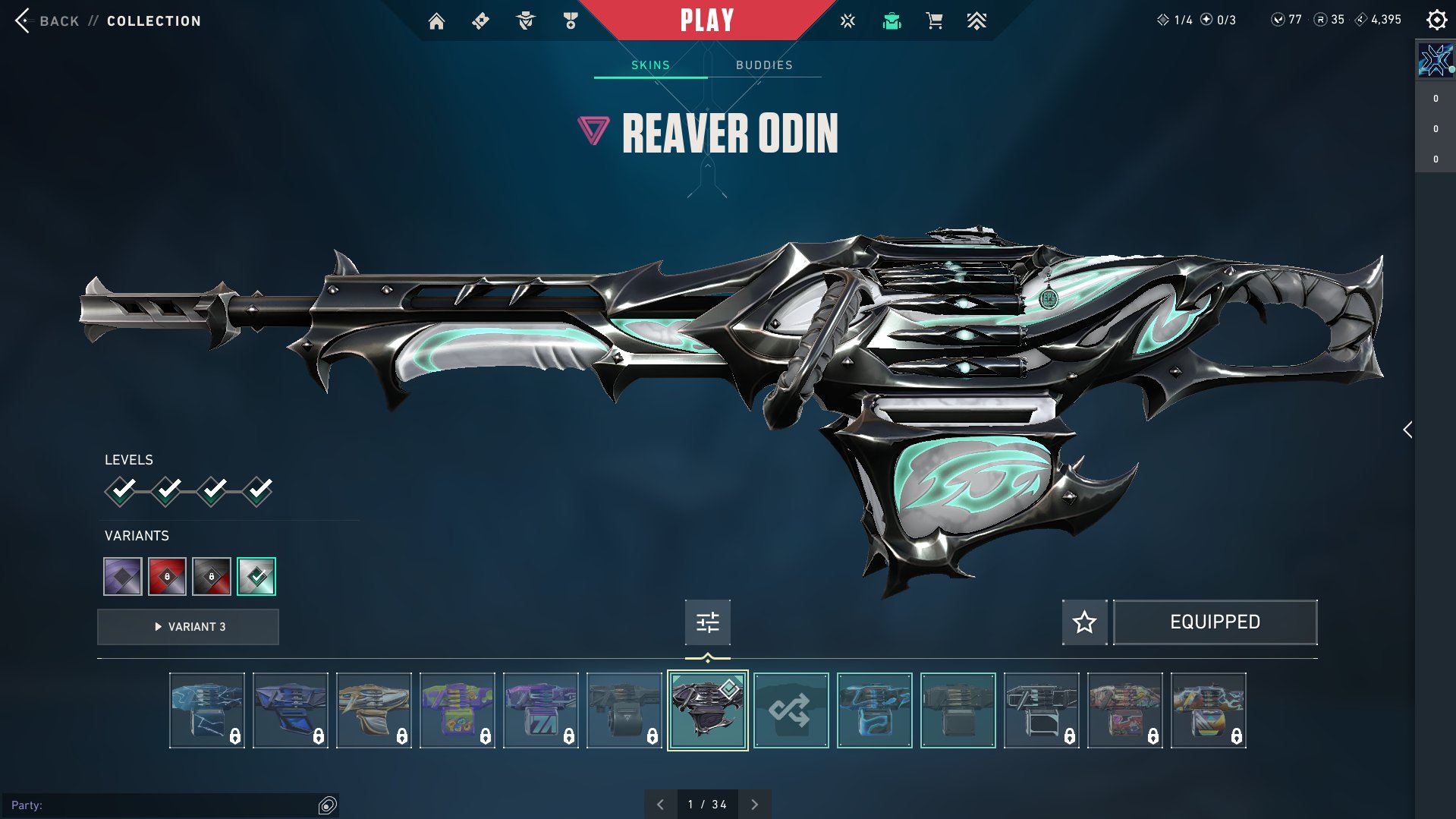The image size is (1456, 819).
Task: Start matchmaking with the PLAY button
Action: (706, 20)
